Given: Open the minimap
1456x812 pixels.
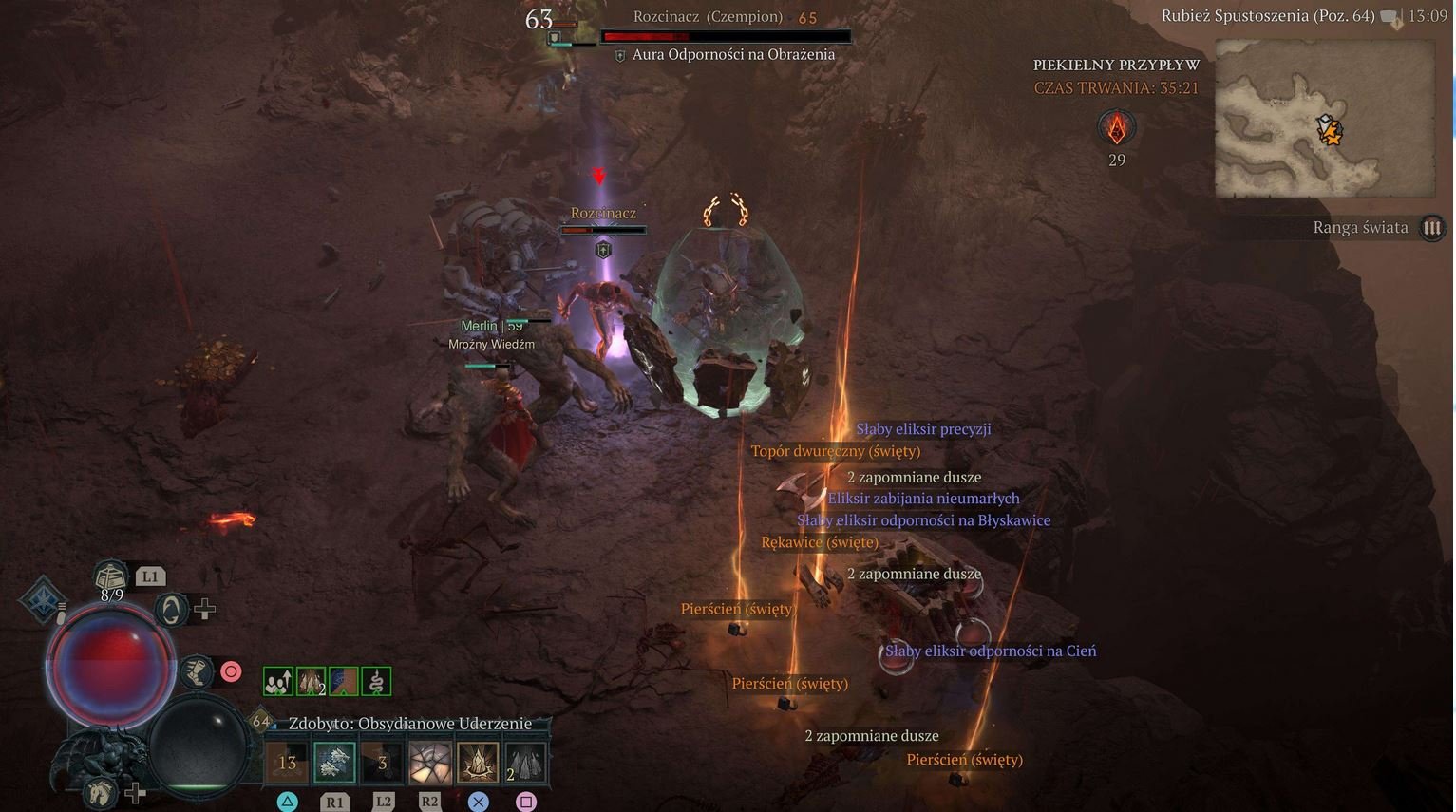Looking at the screenshot, I should [x=1325, y=119].
